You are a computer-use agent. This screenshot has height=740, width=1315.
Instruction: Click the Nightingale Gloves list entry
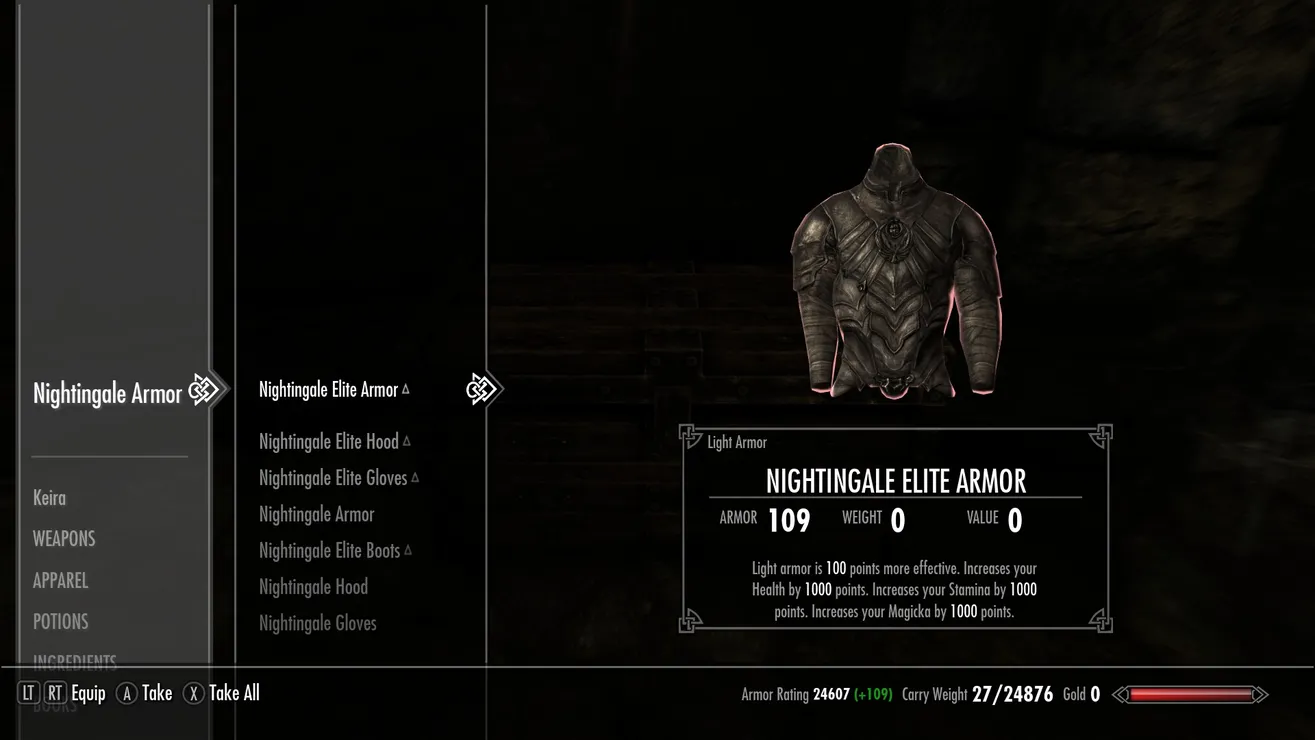tap(317, 623)
